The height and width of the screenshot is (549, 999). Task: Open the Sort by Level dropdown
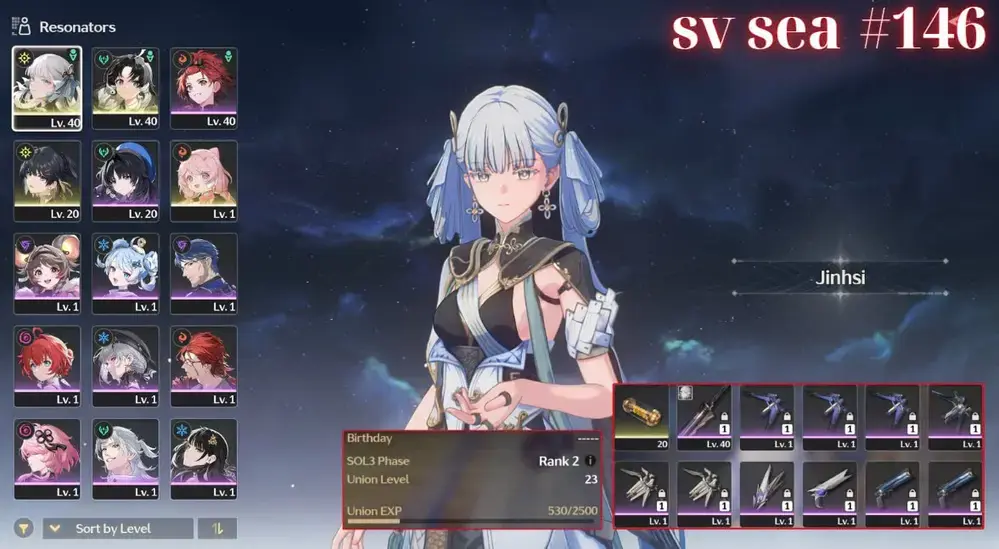pos(118,528)
